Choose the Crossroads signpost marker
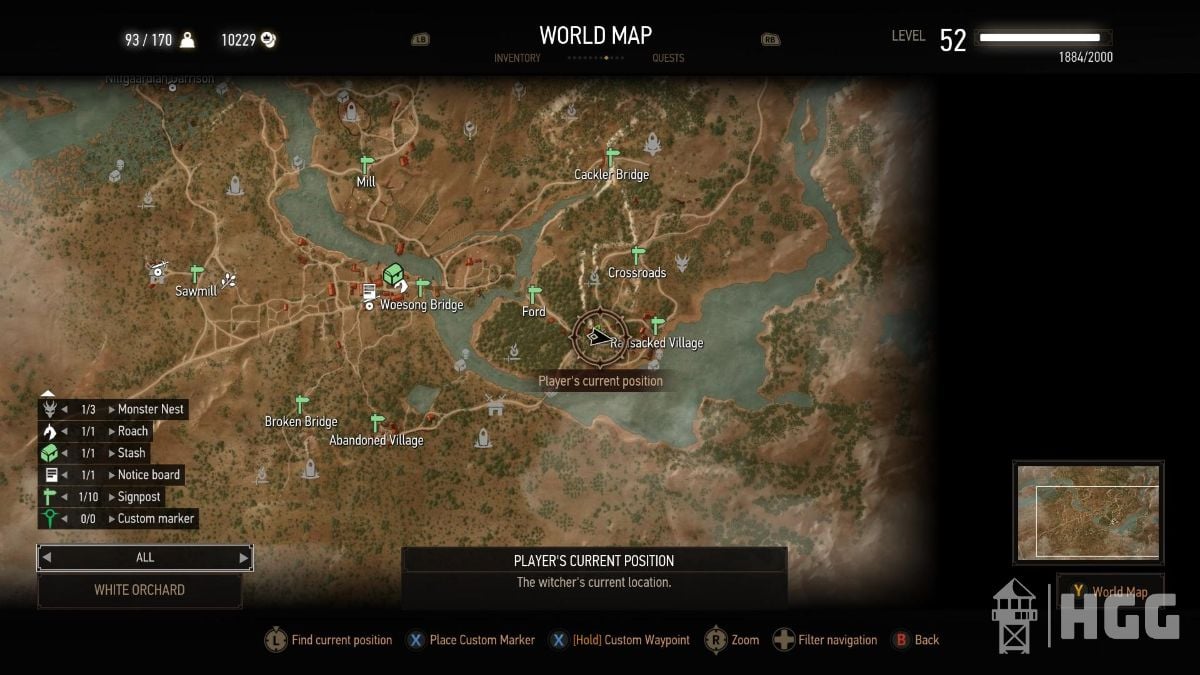 [x=638, y=255]
